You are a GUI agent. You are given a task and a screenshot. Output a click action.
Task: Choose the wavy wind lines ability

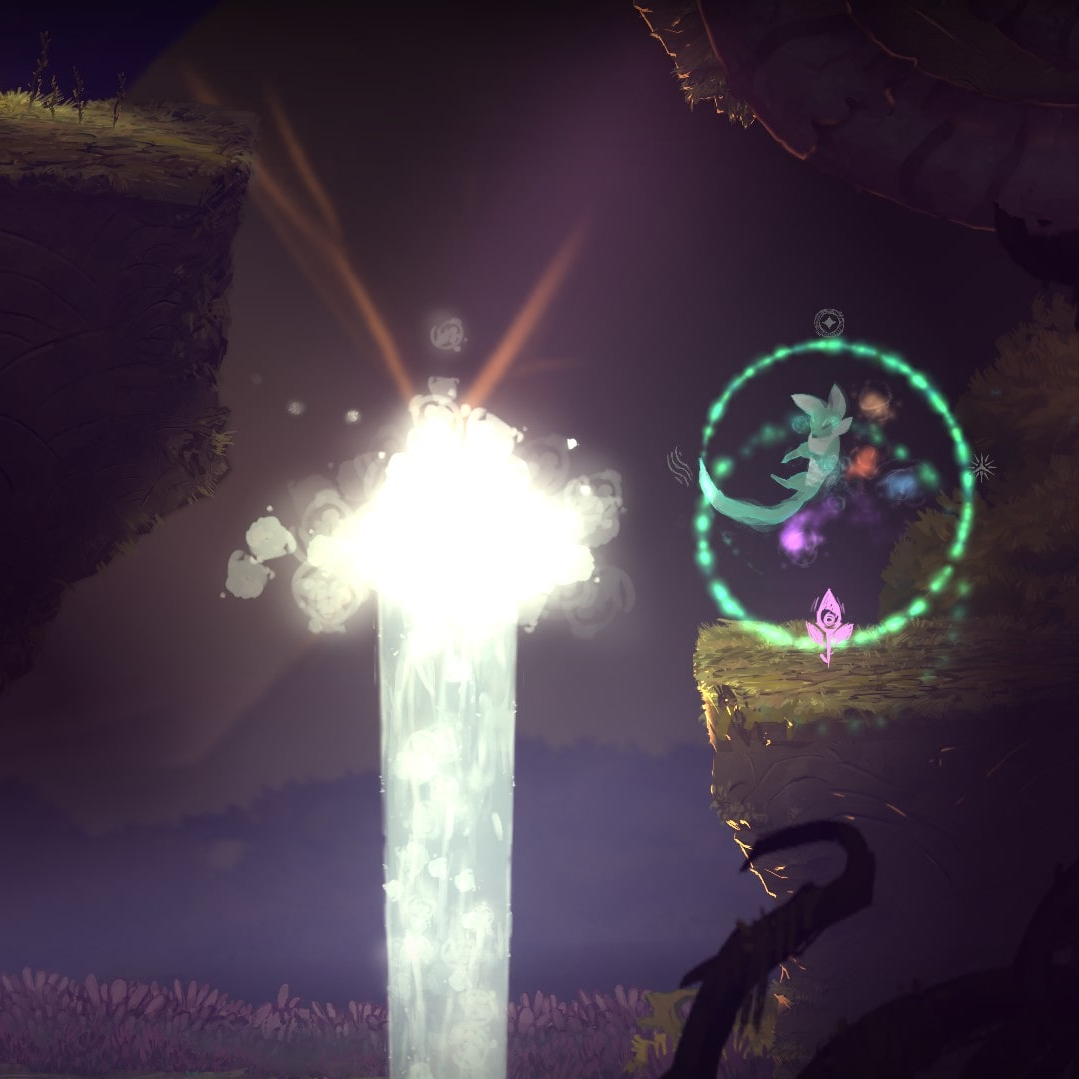pos(680,466)
